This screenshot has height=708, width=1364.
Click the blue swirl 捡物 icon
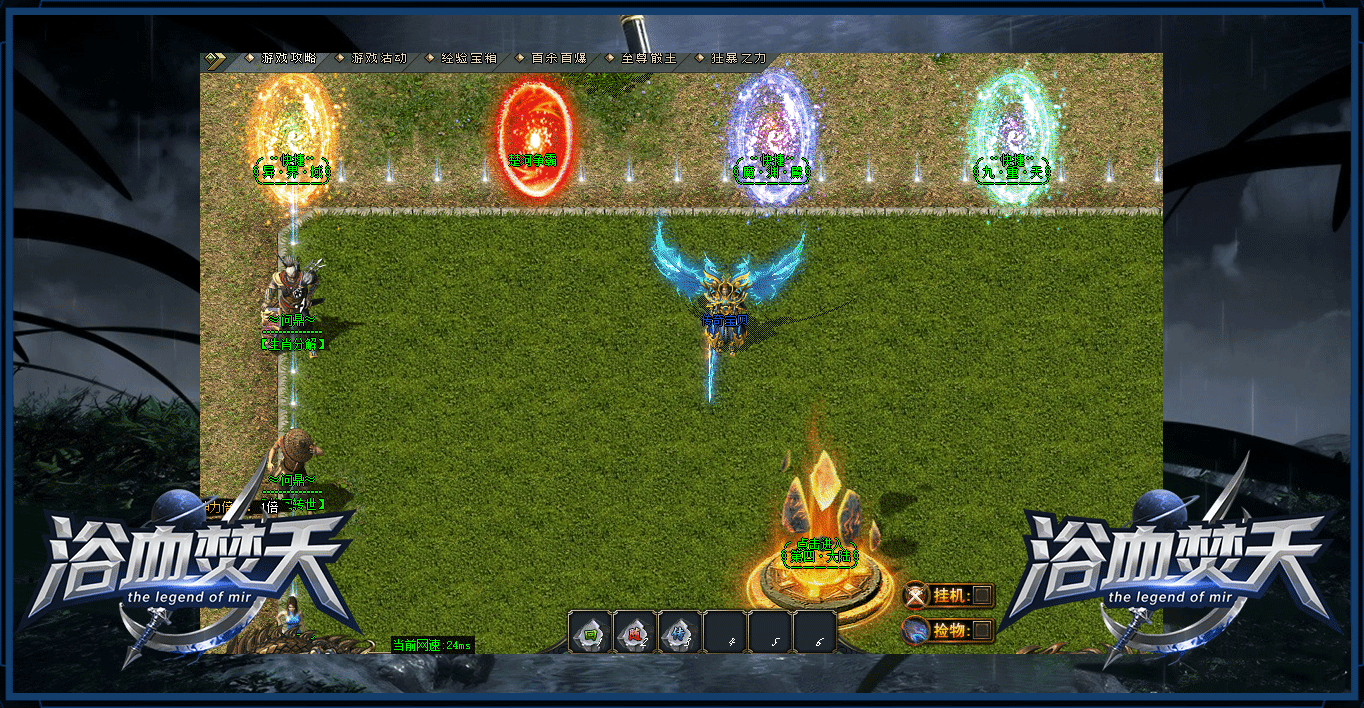coord(916,630)
